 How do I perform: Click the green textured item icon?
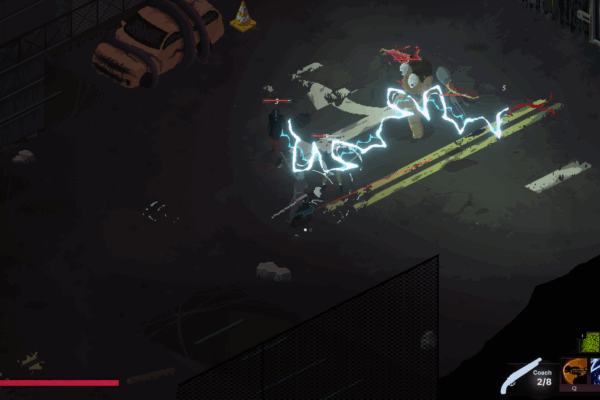click(x=590, y=343)
